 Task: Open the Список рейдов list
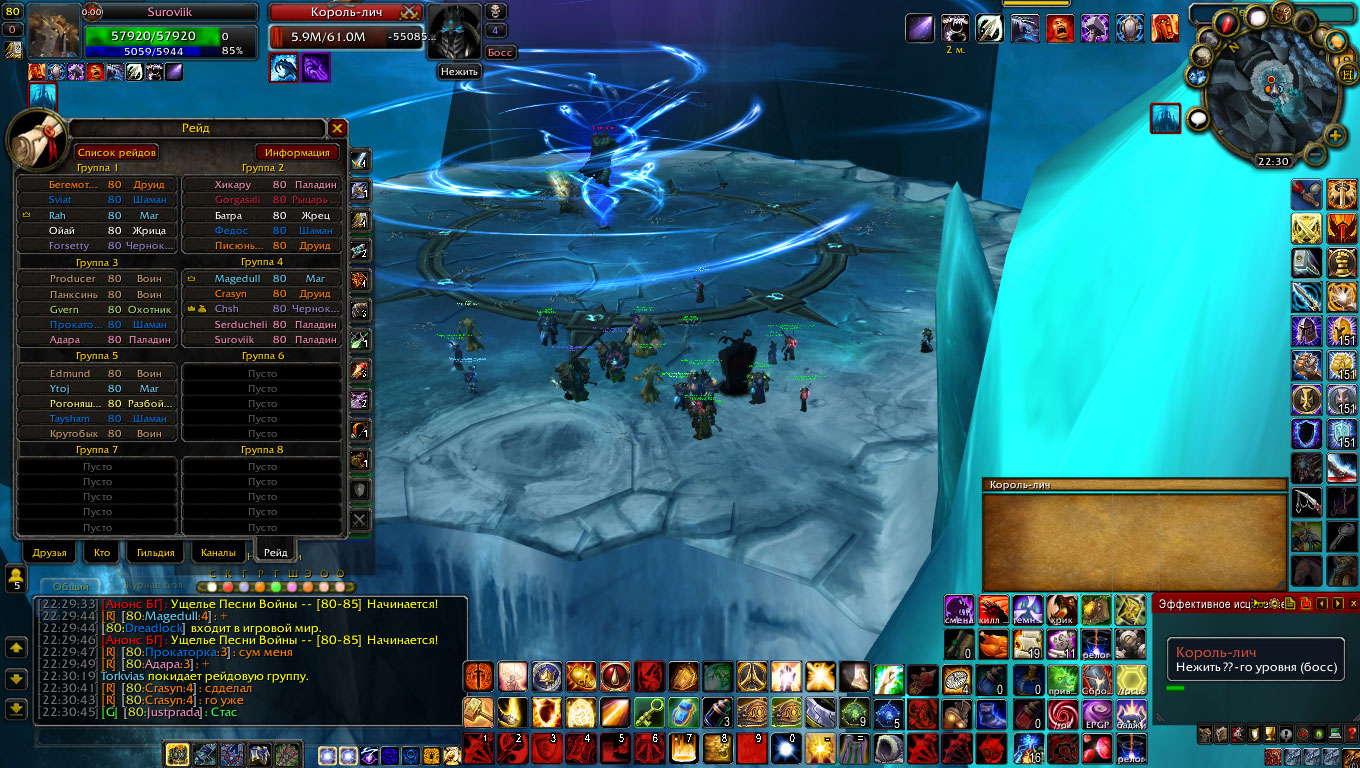click(116, 152)
